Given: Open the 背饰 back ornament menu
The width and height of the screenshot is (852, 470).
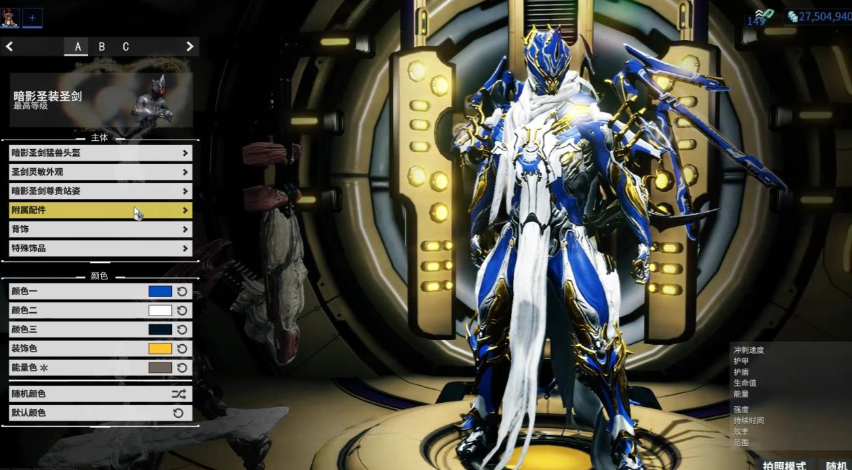Looking at the screenshot, I should [x=100, y=229].
